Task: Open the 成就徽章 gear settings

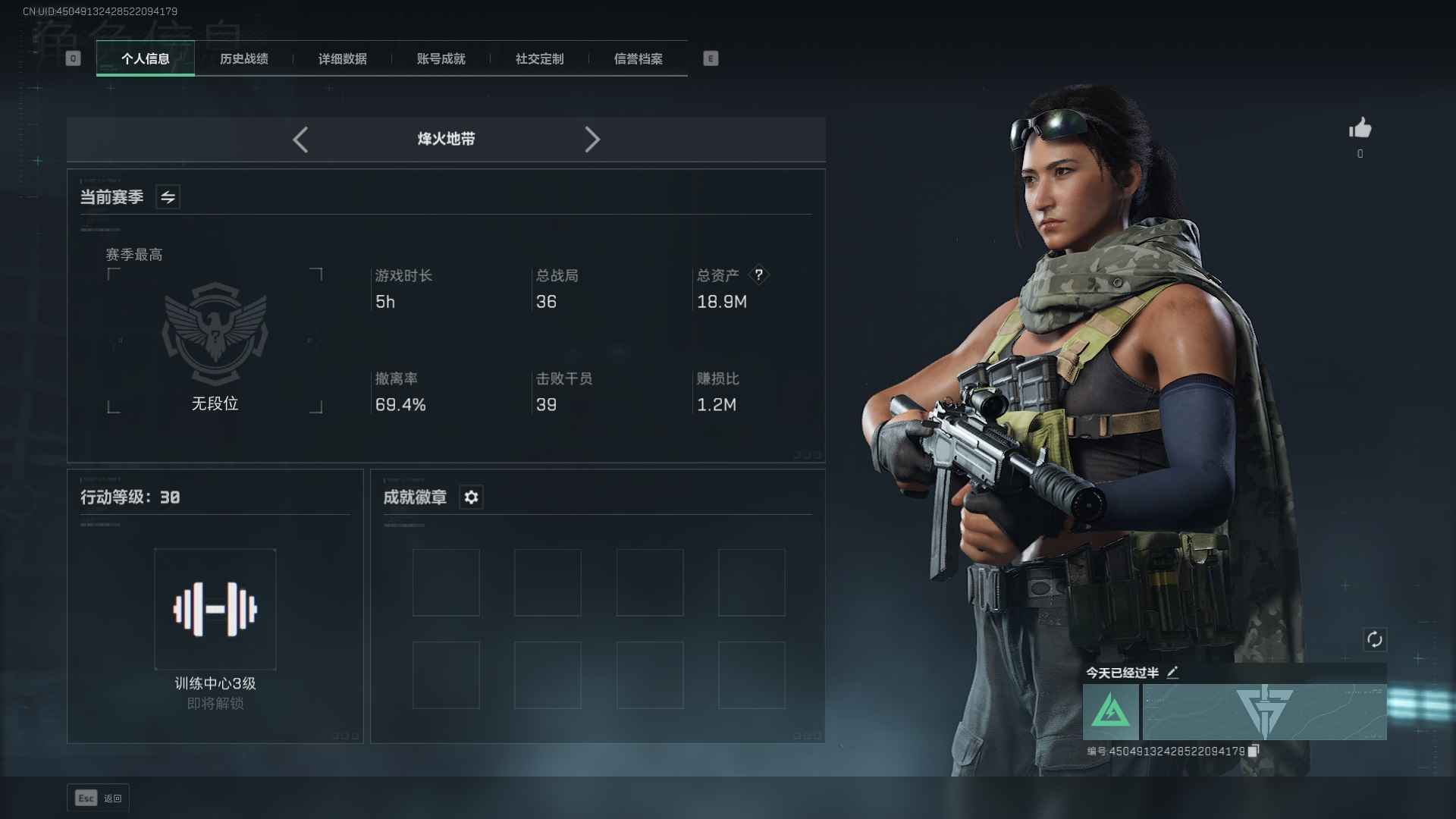Action: pyautogui.click(x=471, y=497)
